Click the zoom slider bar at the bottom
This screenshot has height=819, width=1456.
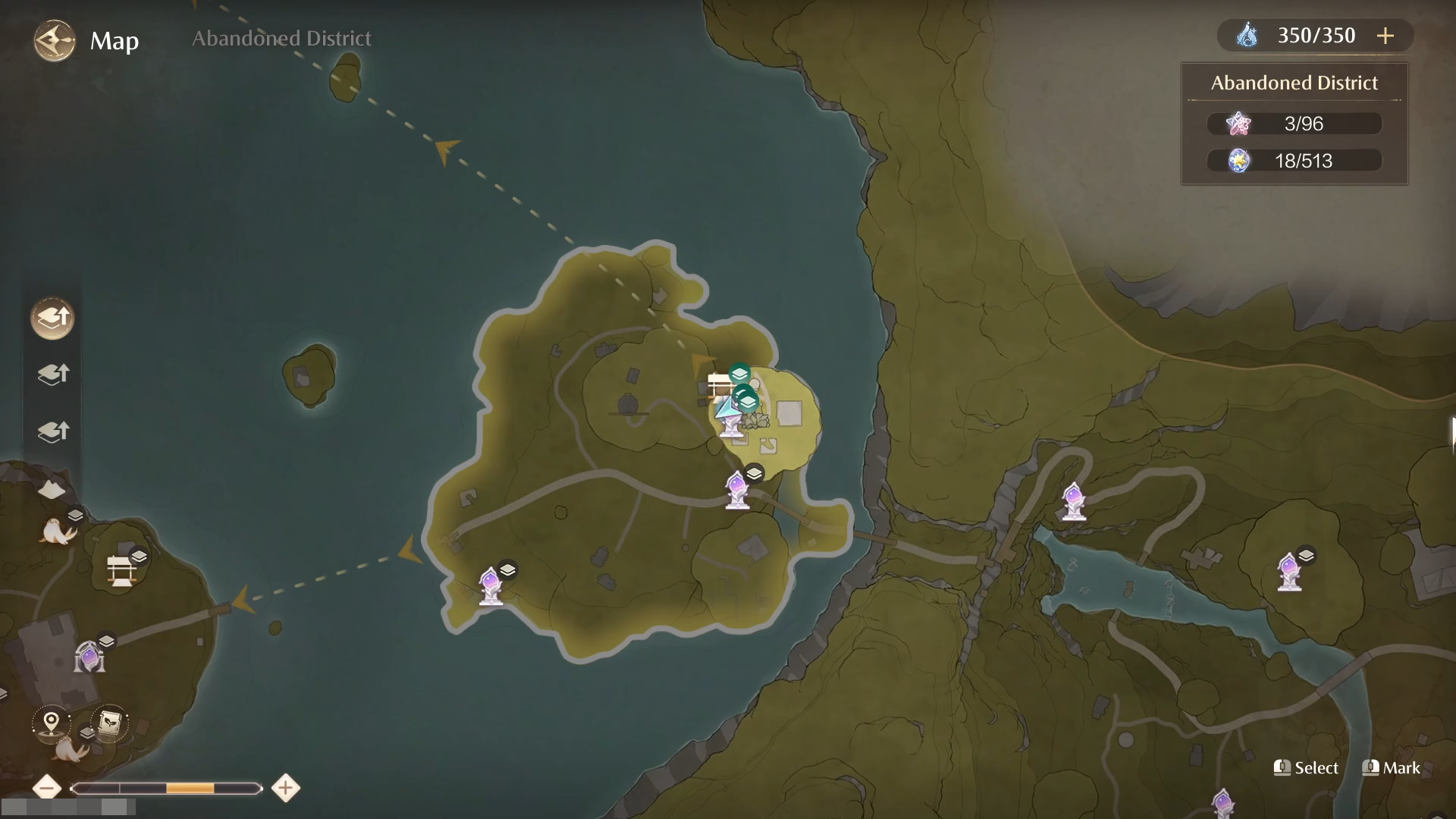pyautogui.click(x=165, y=789)
